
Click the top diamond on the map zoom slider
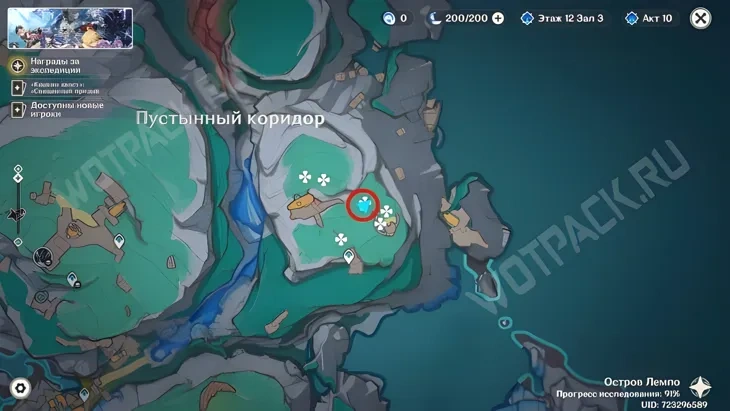[x=18, y=169]
